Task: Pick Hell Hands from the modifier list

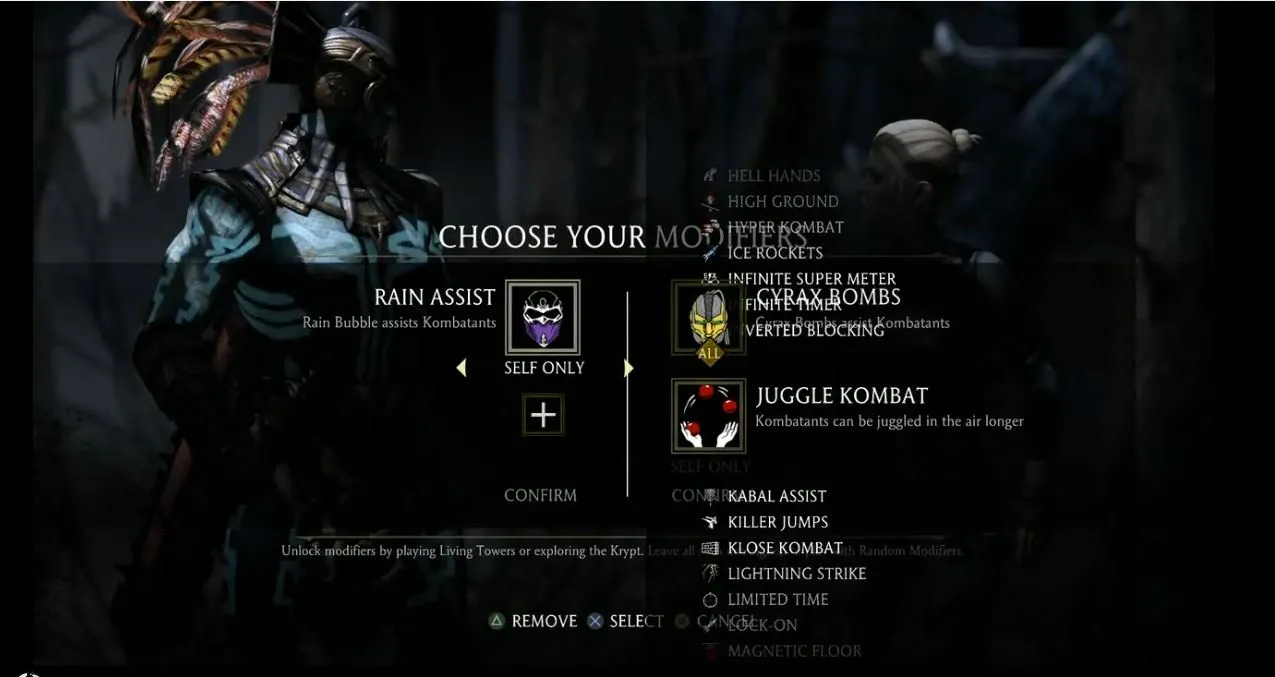Action: click(773, 176)
